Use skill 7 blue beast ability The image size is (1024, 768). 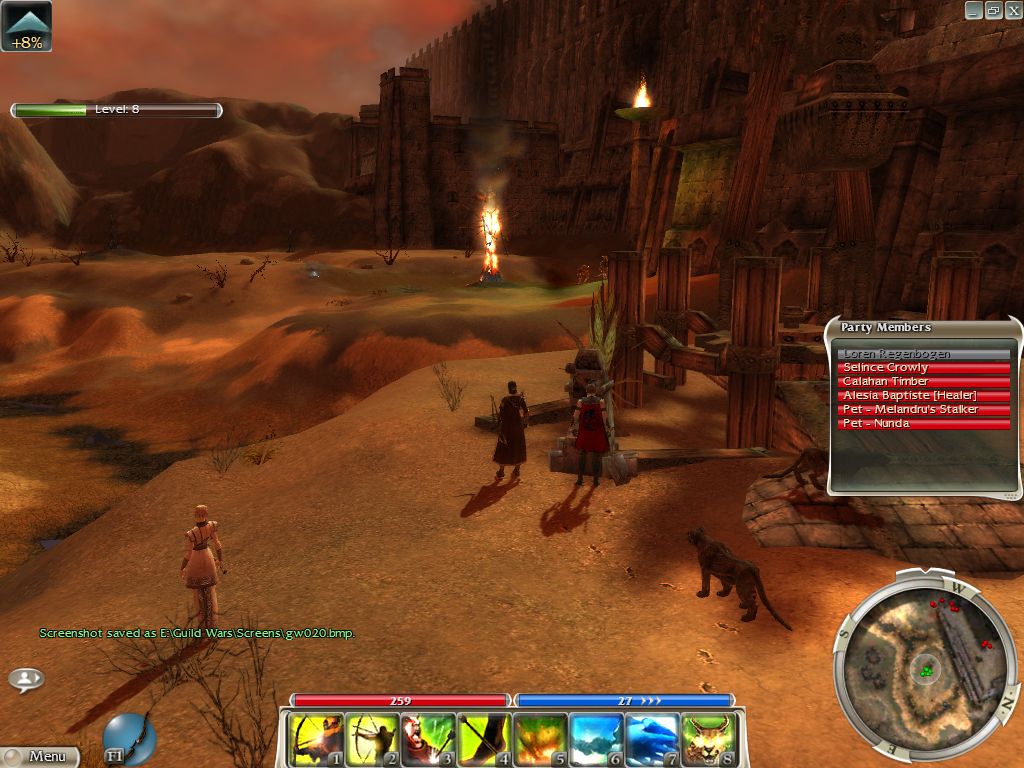coord(652,740)
